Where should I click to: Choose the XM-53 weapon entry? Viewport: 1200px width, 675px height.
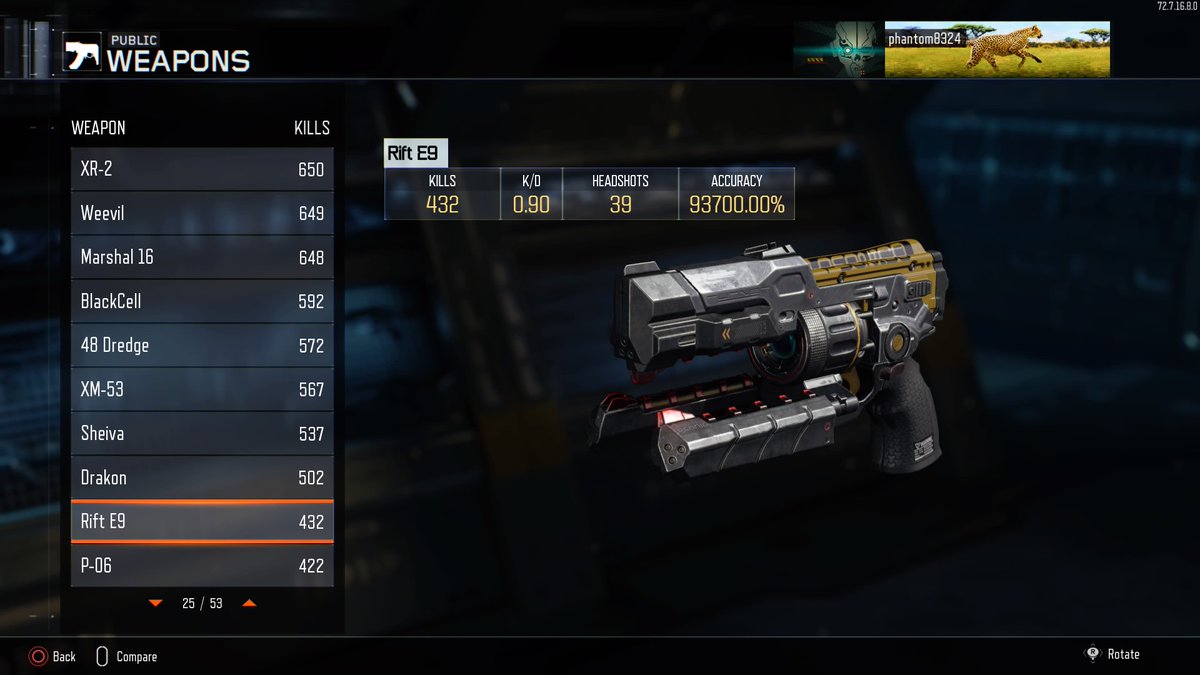pos(202,390)
